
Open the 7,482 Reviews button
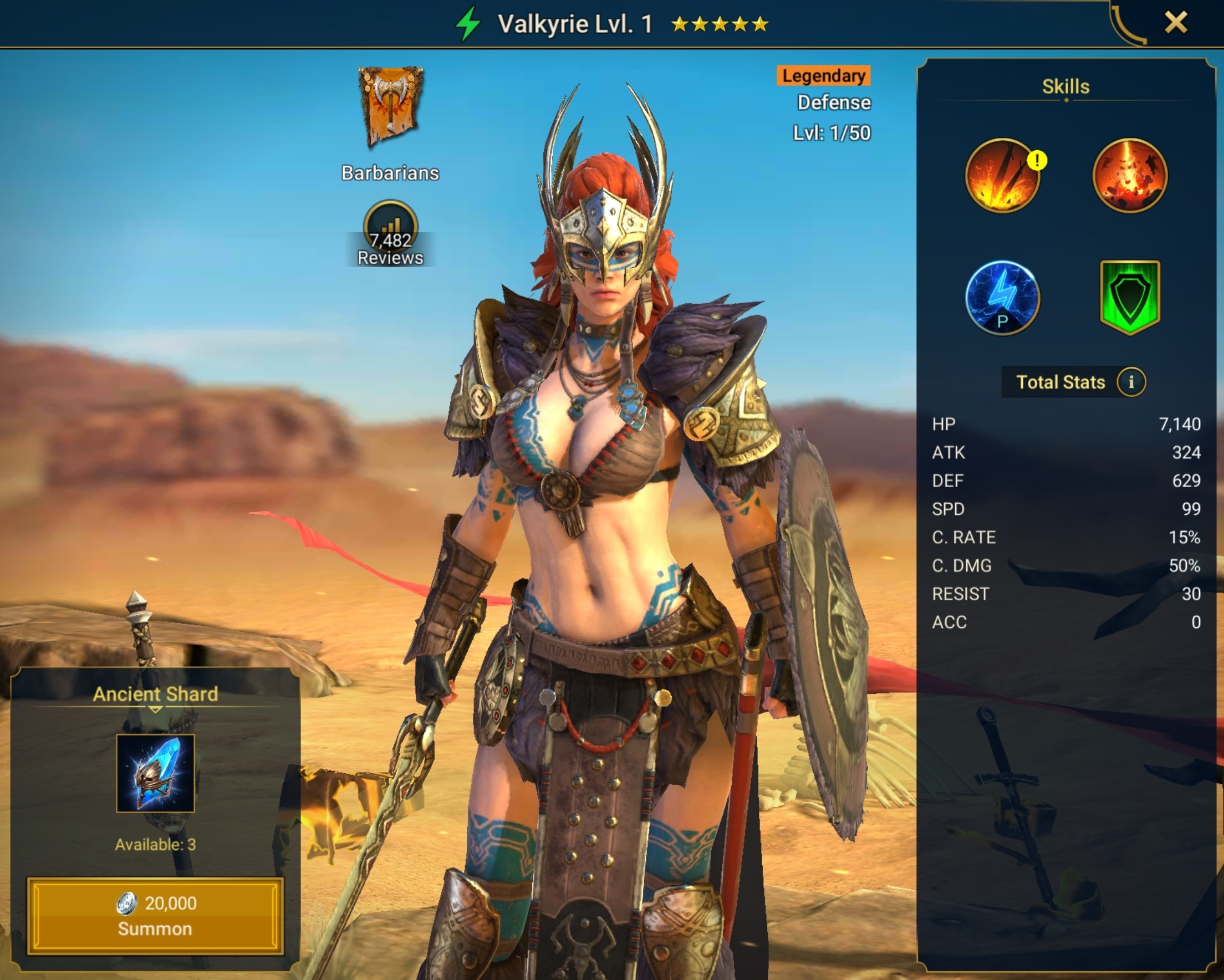[390, 234]
